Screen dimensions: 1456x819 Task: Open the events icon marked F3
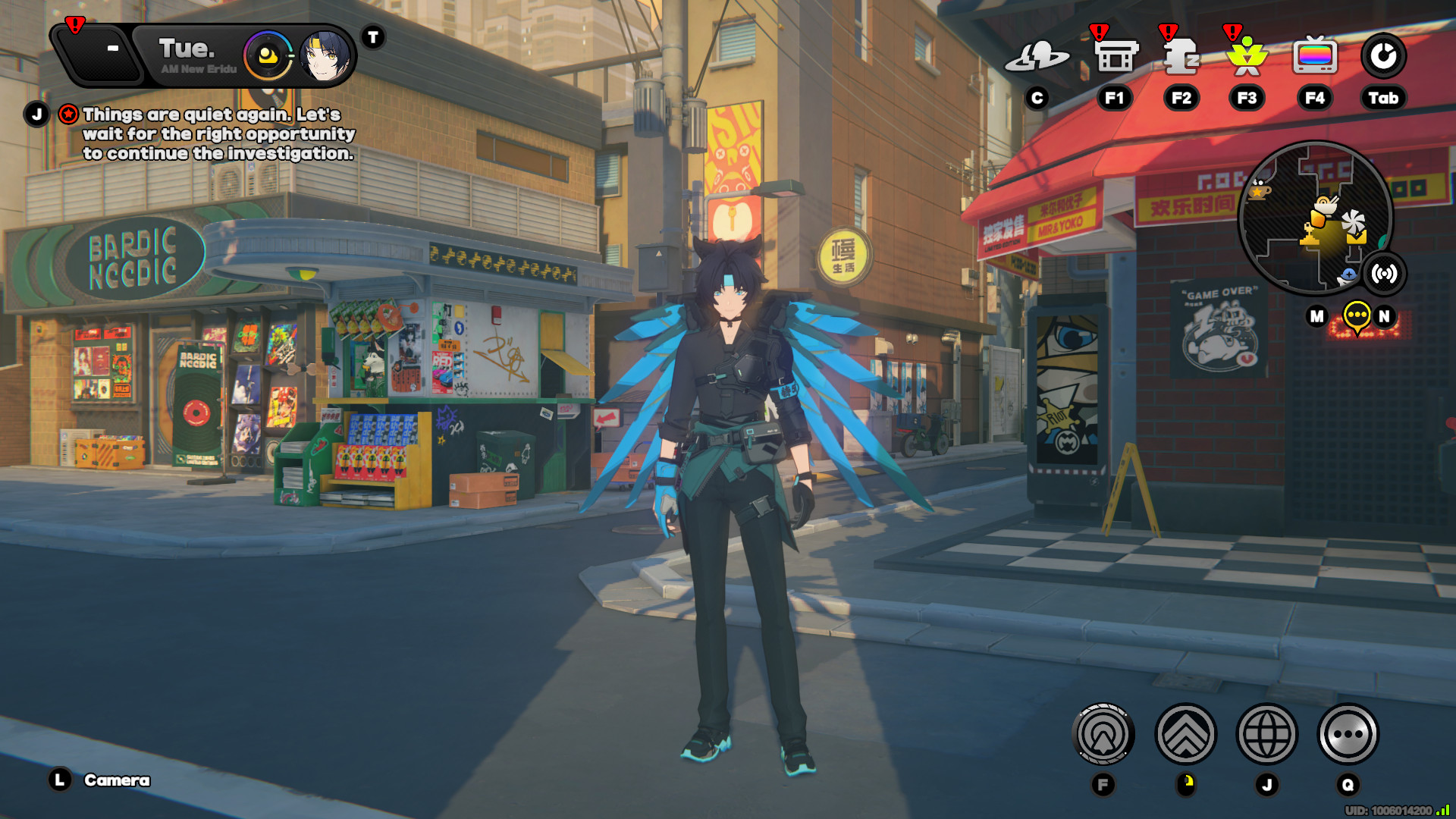point(1247,57)
